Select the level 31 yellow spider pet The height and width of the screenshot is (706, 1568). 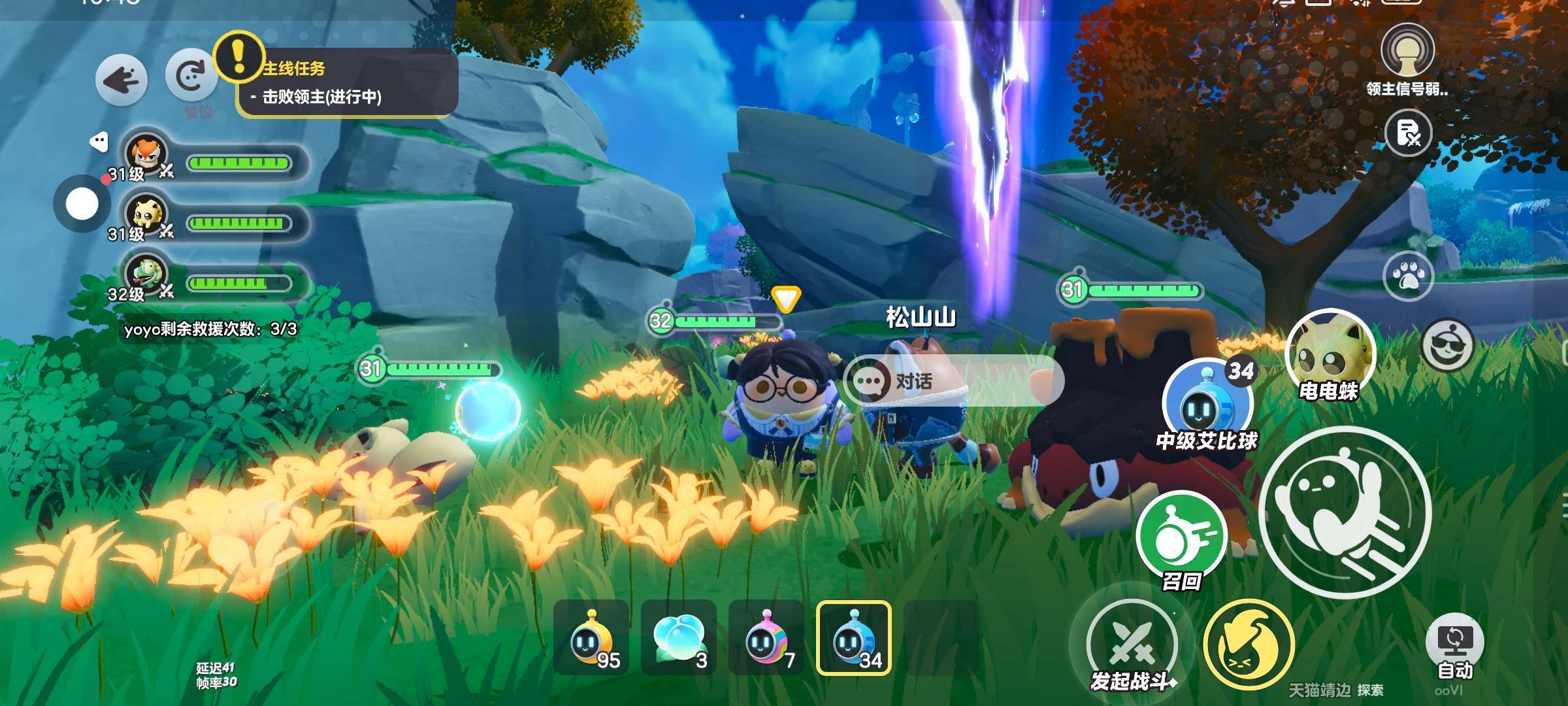(x=147, y=217)
